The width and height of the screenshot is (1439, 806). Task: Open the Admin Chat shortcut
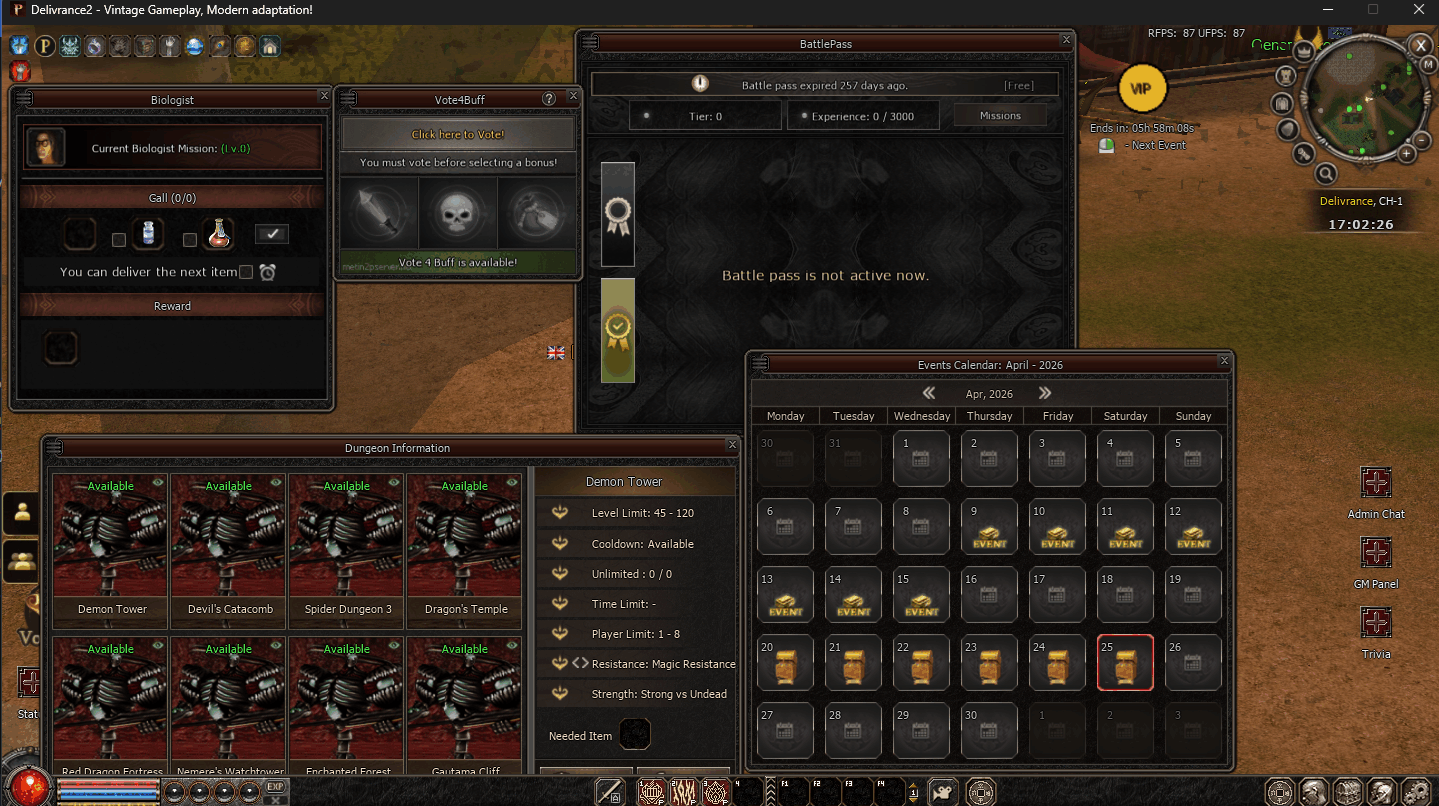pos(1376,483)
